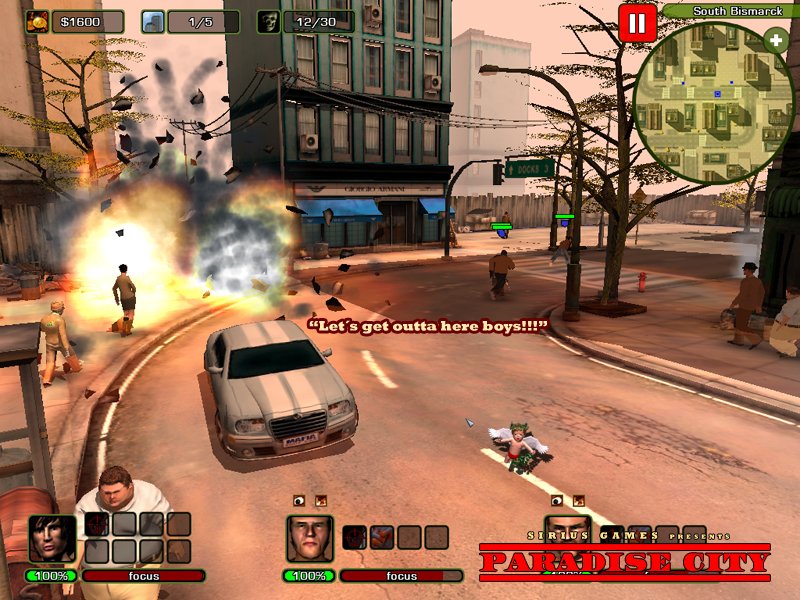Select the middle brown-haired gangster portrait
The height and width of the screenshot is (600, 800).
point(309,538)
